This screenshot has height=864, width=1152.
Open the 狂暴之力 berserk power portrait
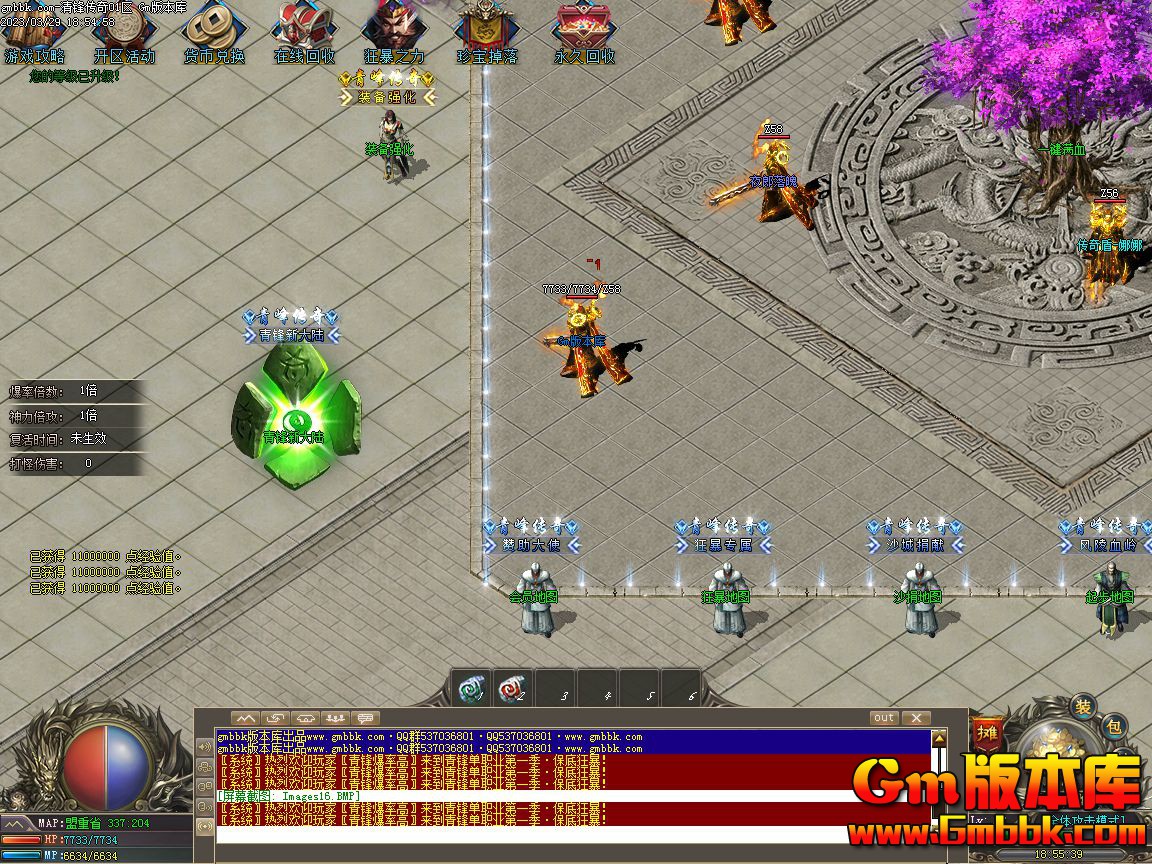394,34
